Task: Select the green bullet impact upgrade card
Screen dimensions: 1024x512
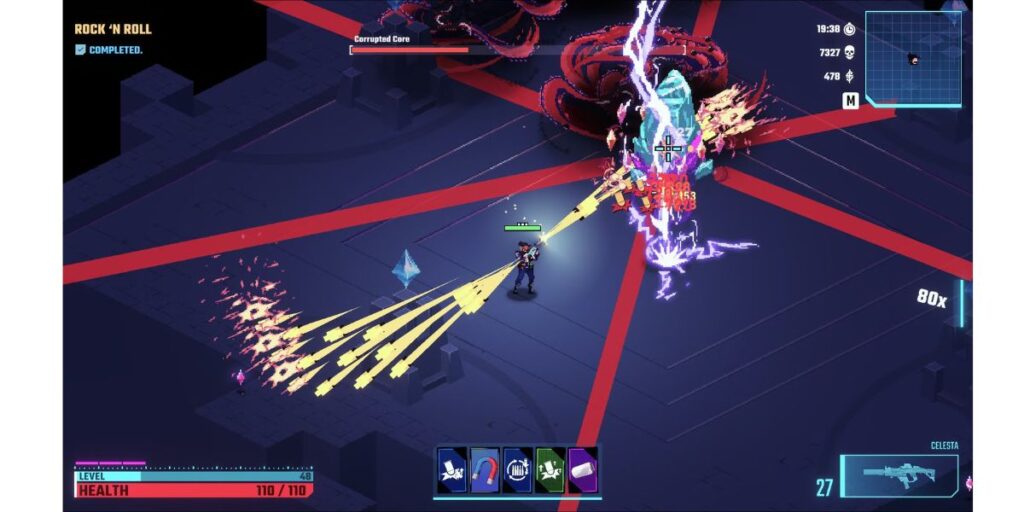Action: click(x=550, y=470)
